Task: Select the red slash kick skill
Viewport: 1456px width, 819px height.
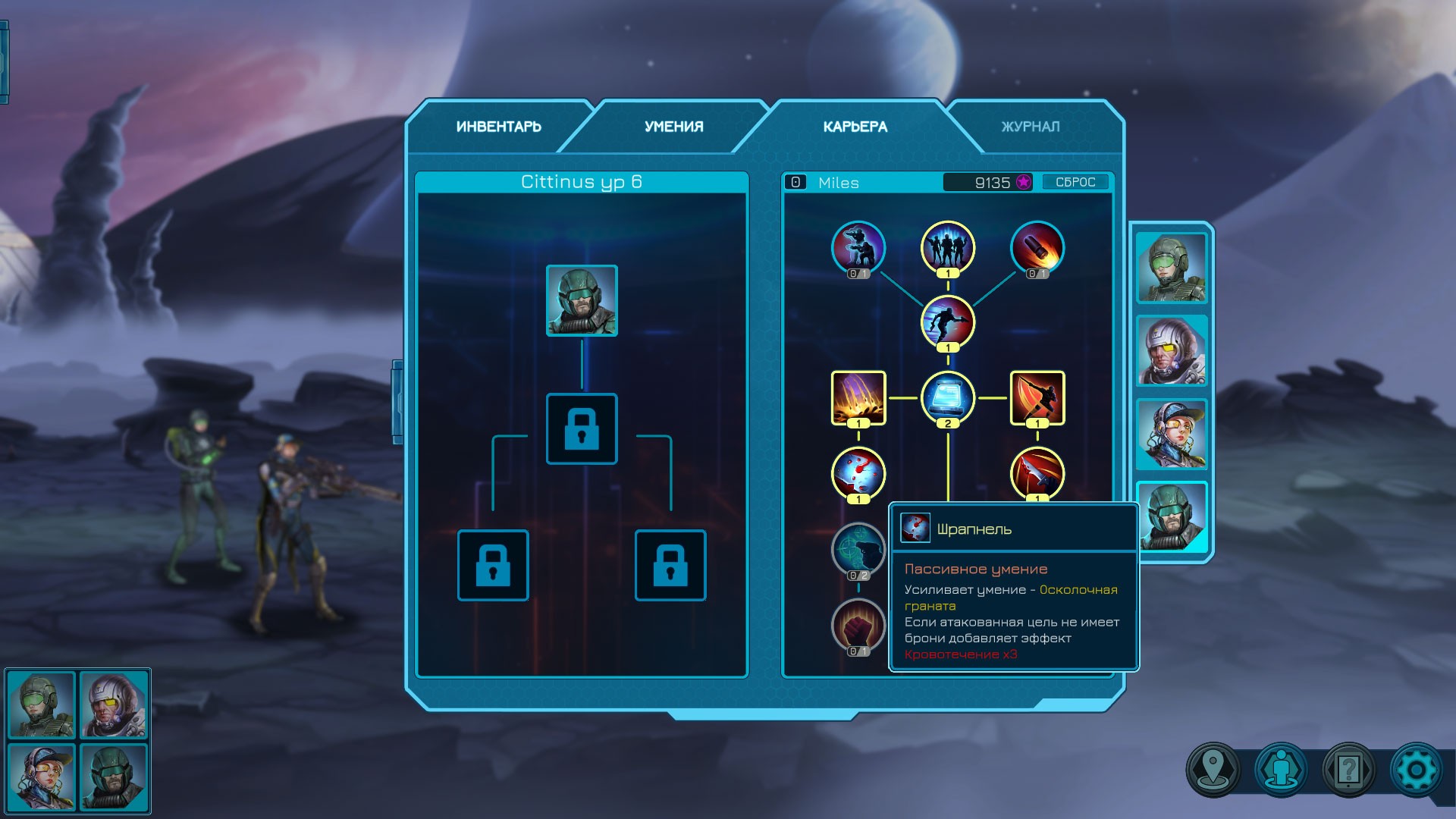Action: click(1037, 397)
